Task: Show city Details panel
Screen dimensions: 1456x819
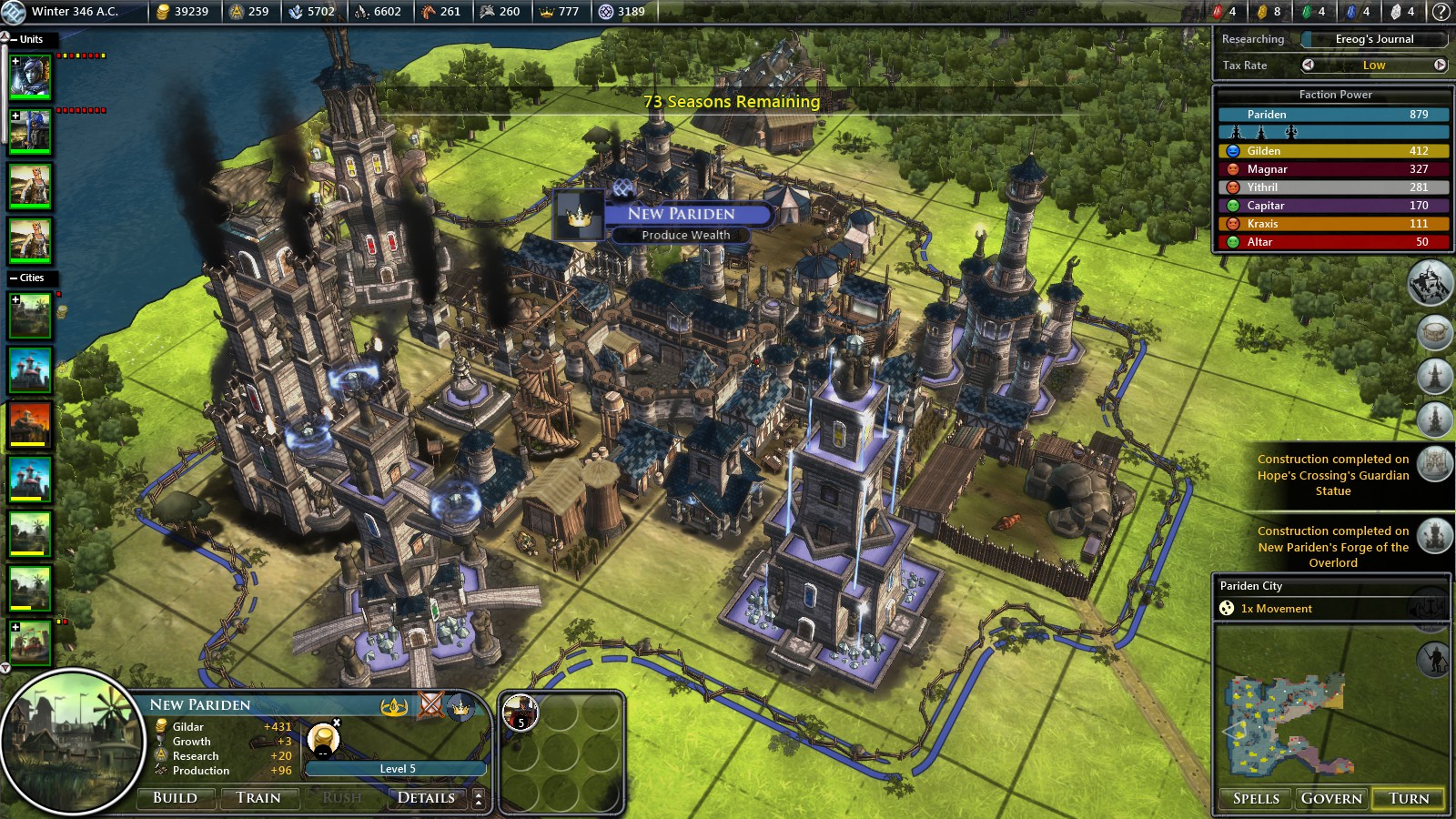Action: point(426,798)
